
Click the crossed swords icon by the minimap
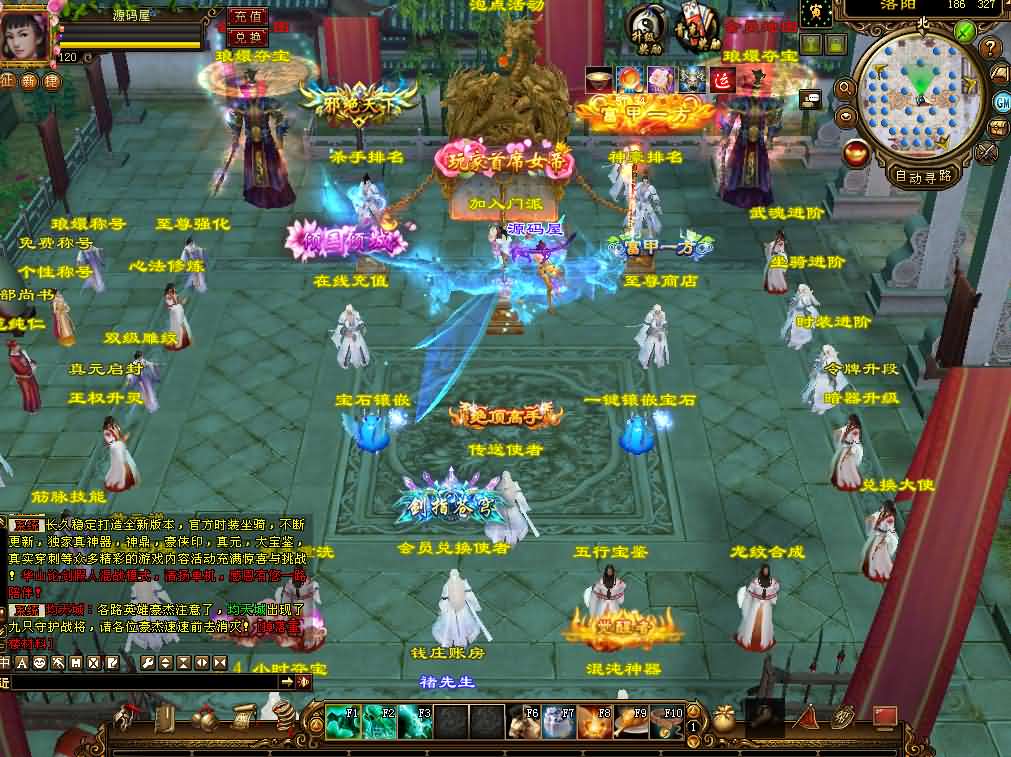click(987, 152)
